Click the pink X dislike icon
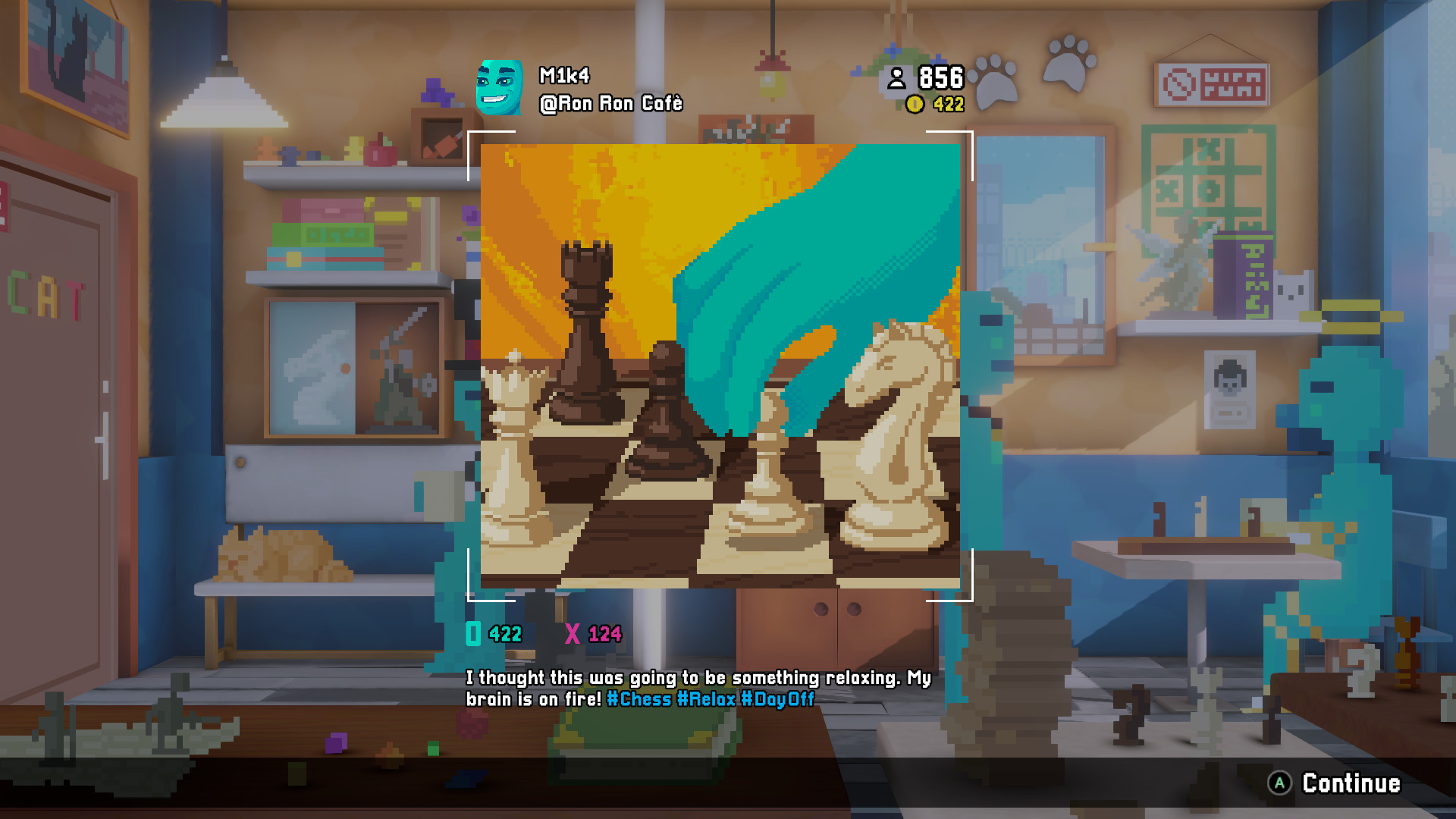1456x819 pixels. (574, 632)
